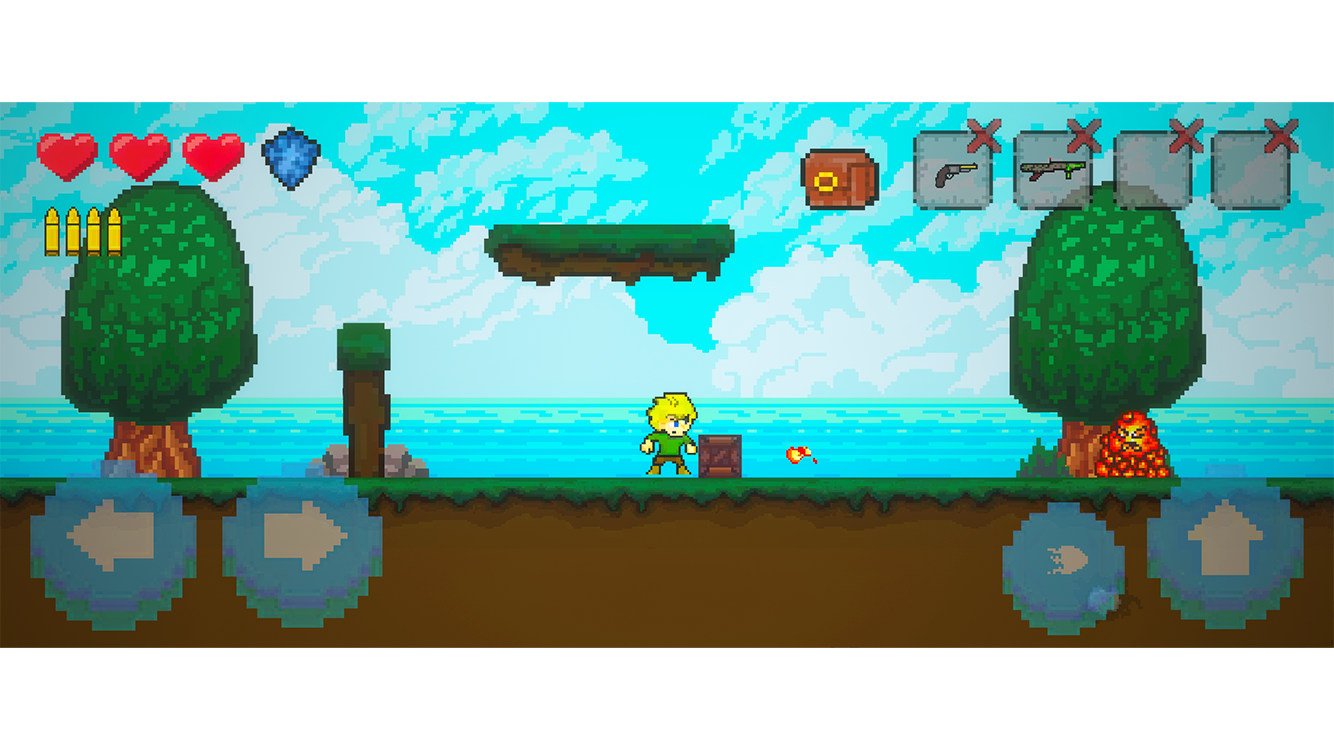Click the wooden crate beside the player
Image resolution: width=1334 pixels, height=750 pixels.
pyautogui.click(x=719, y=456)
